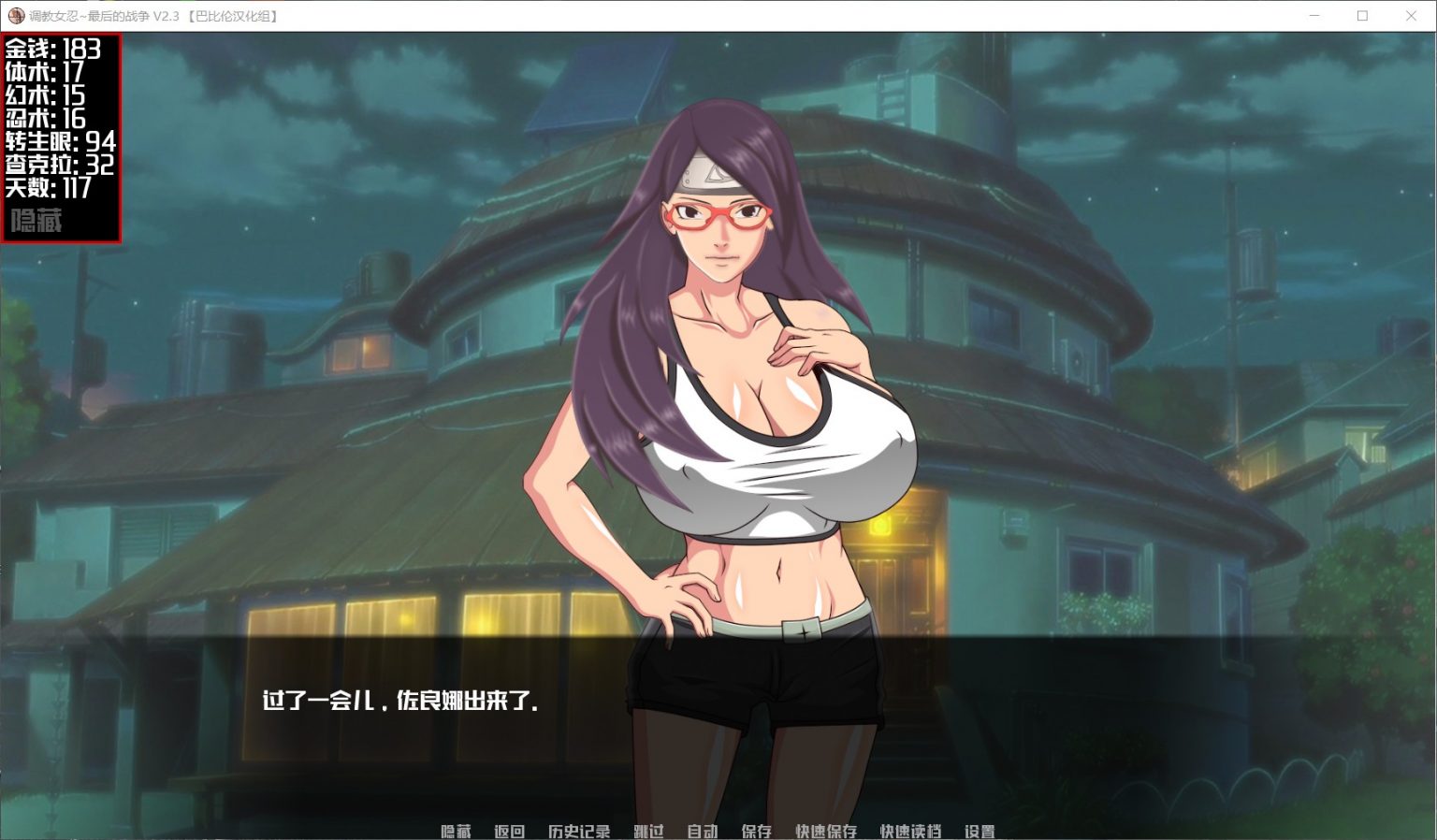Open 历史记录 to view dialogue history

coord(577,831)
